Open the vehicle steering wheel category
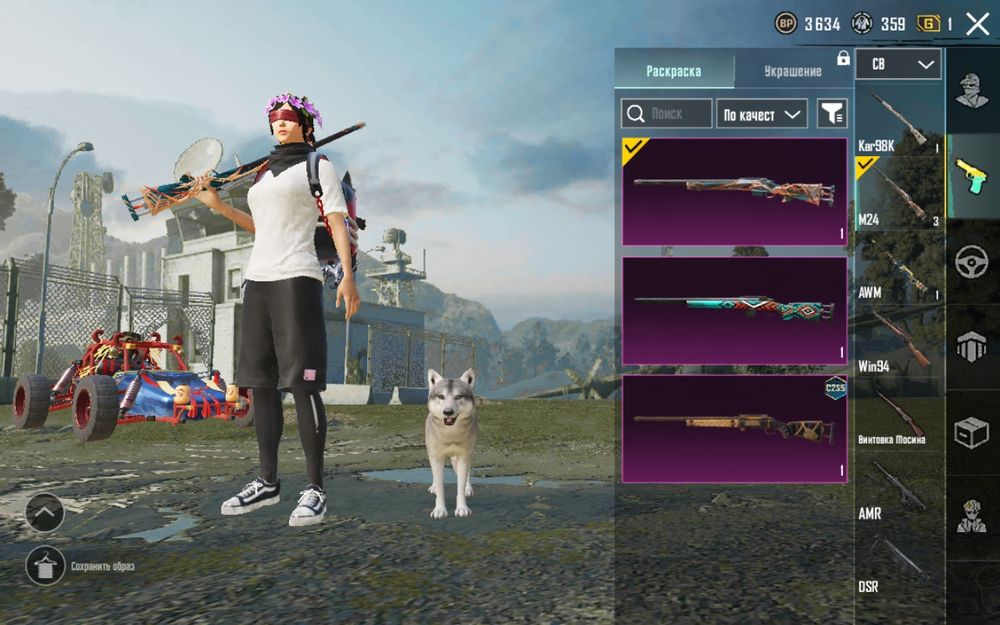 pyautogui.click(x=971, y=260)
